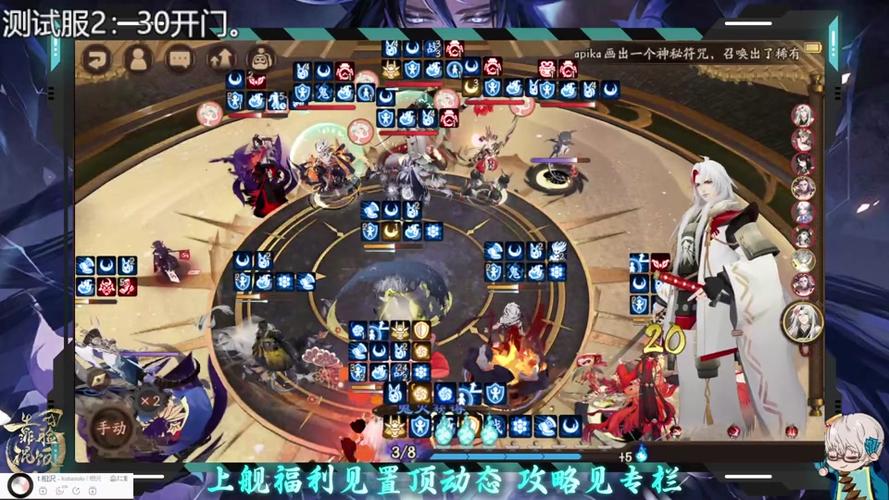This screenshot has height=500, width=889.
Task: Click the stream overlay's circular avatar
Action: point(20,484)
